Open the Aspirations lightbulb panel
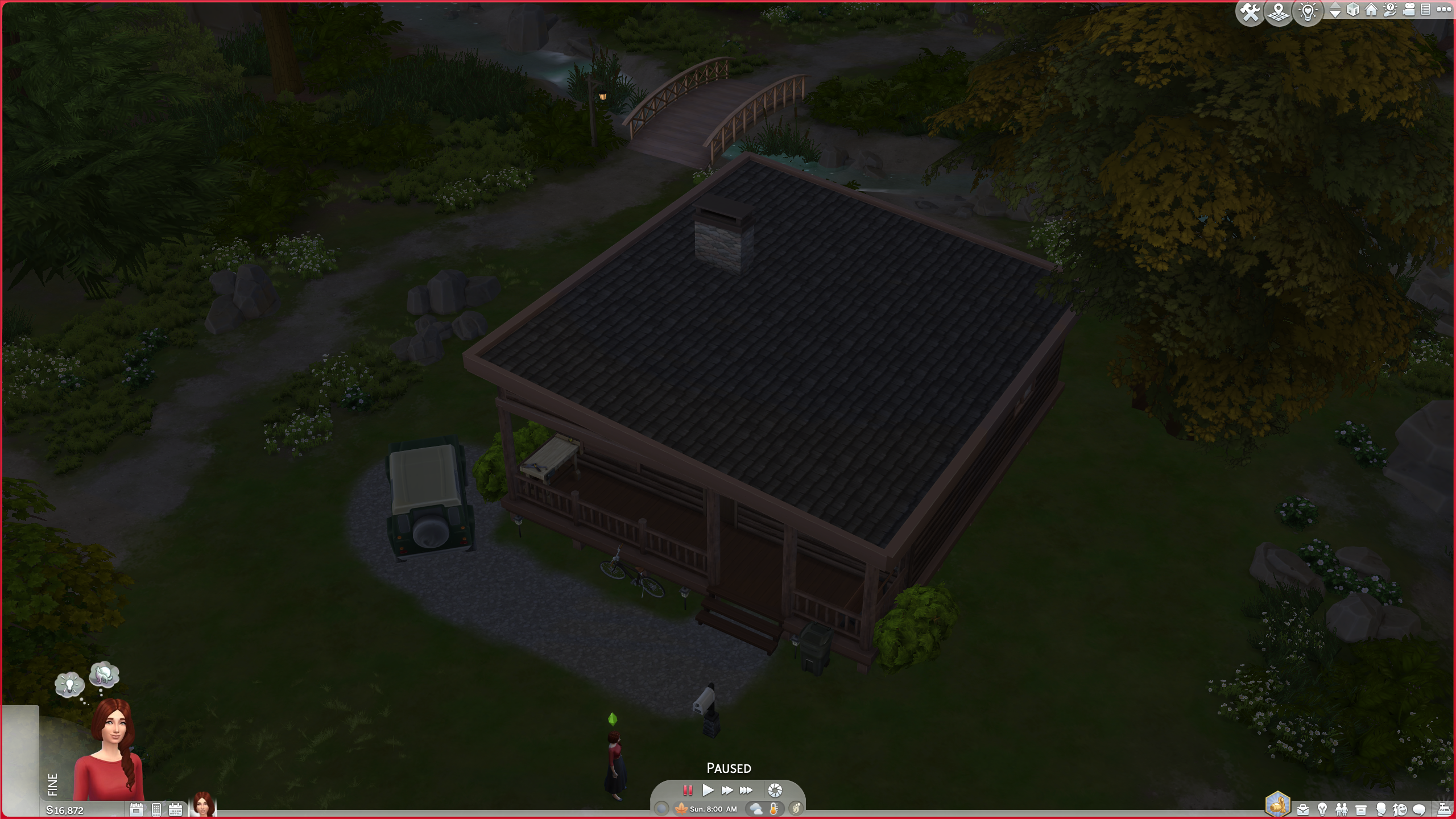Viewport: 1456px width, 819px height. coord(1323,810)
